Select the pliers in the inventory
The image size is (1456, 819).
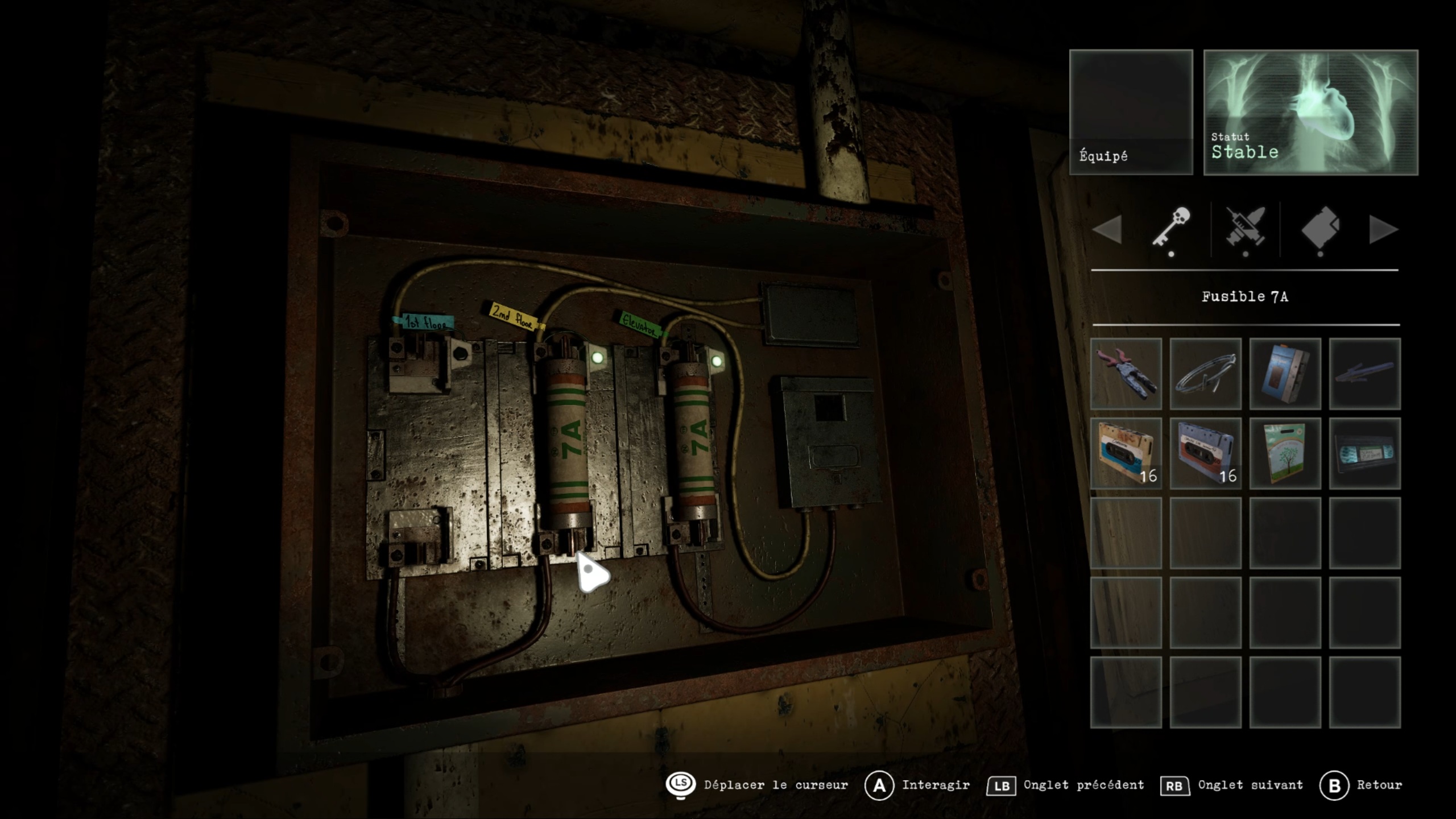coord(1126,374)
